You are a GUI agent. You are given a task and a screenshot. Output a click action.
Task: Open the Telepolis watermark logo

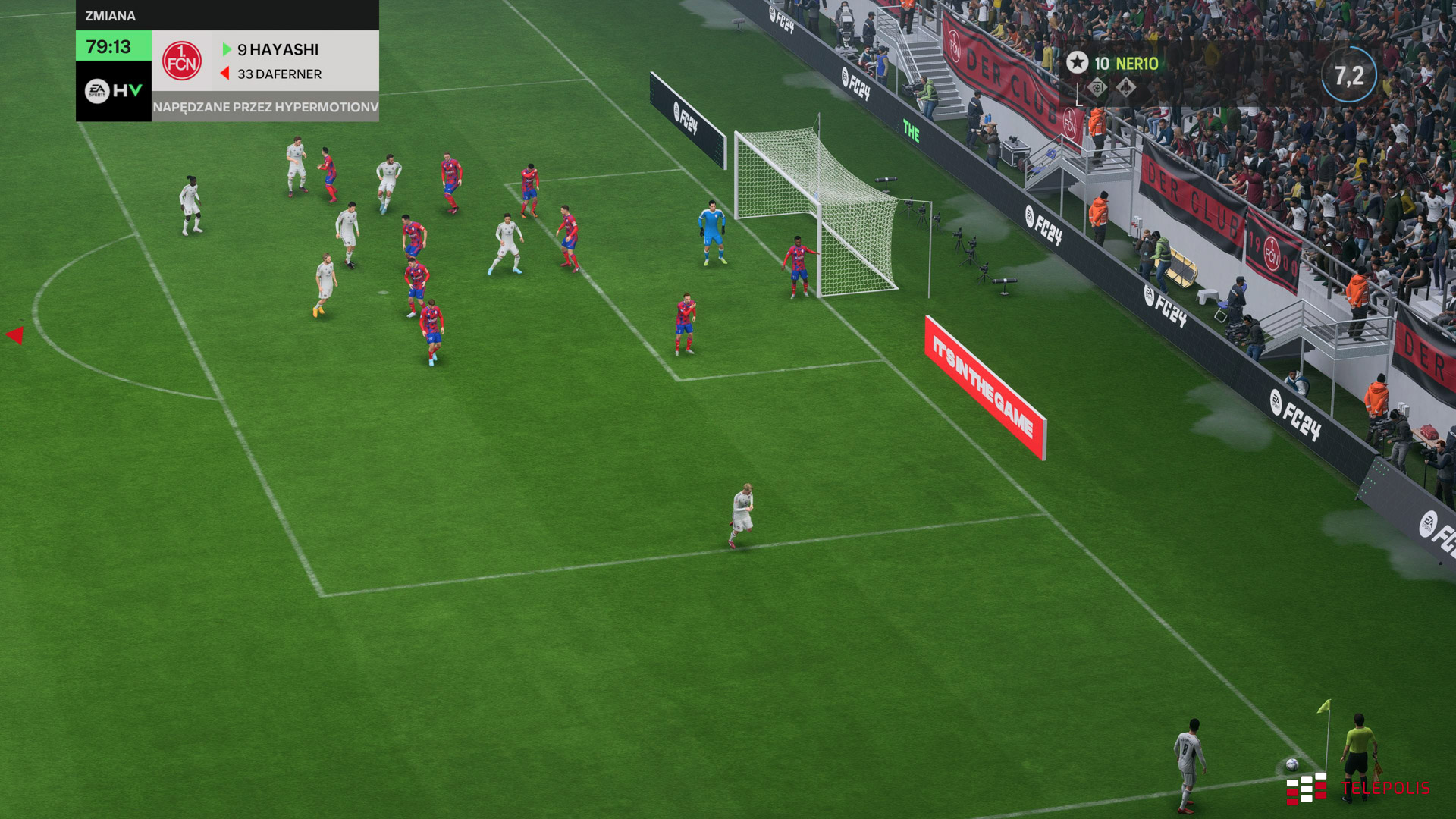click(1357, 789)
